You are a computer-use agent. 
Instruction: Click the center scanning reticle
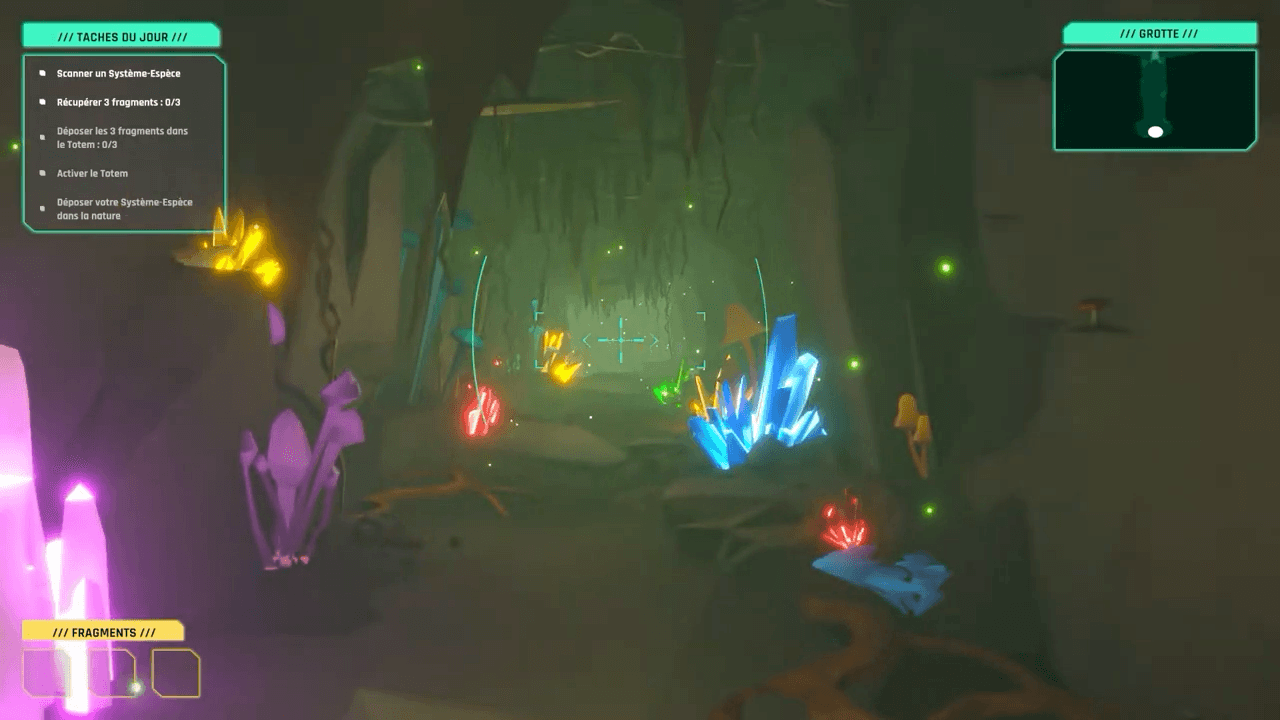(620, 340)
